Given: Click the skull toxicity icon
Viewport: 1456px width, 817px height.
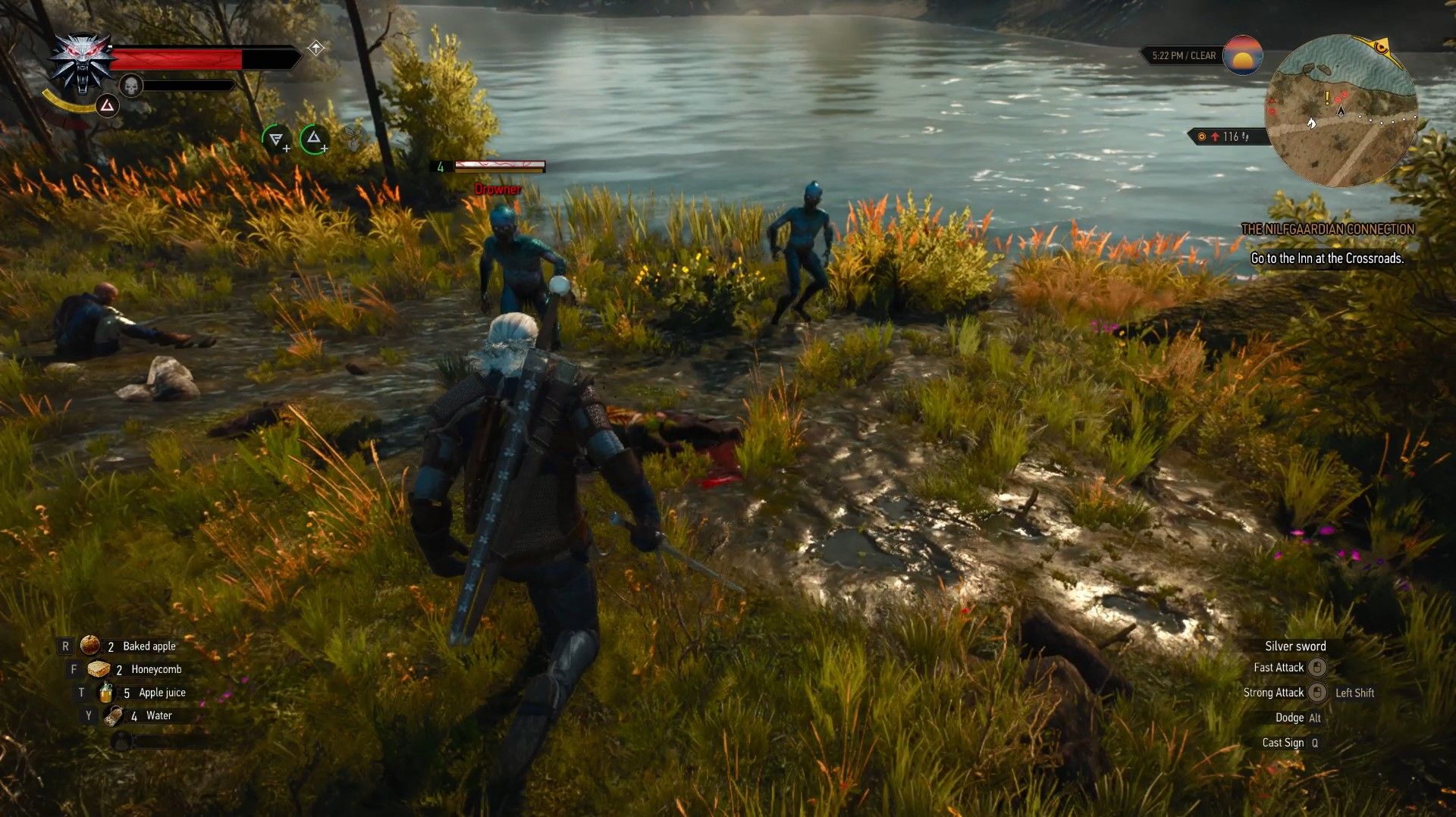Looking at the screenshot, I should tap(131, 86).
